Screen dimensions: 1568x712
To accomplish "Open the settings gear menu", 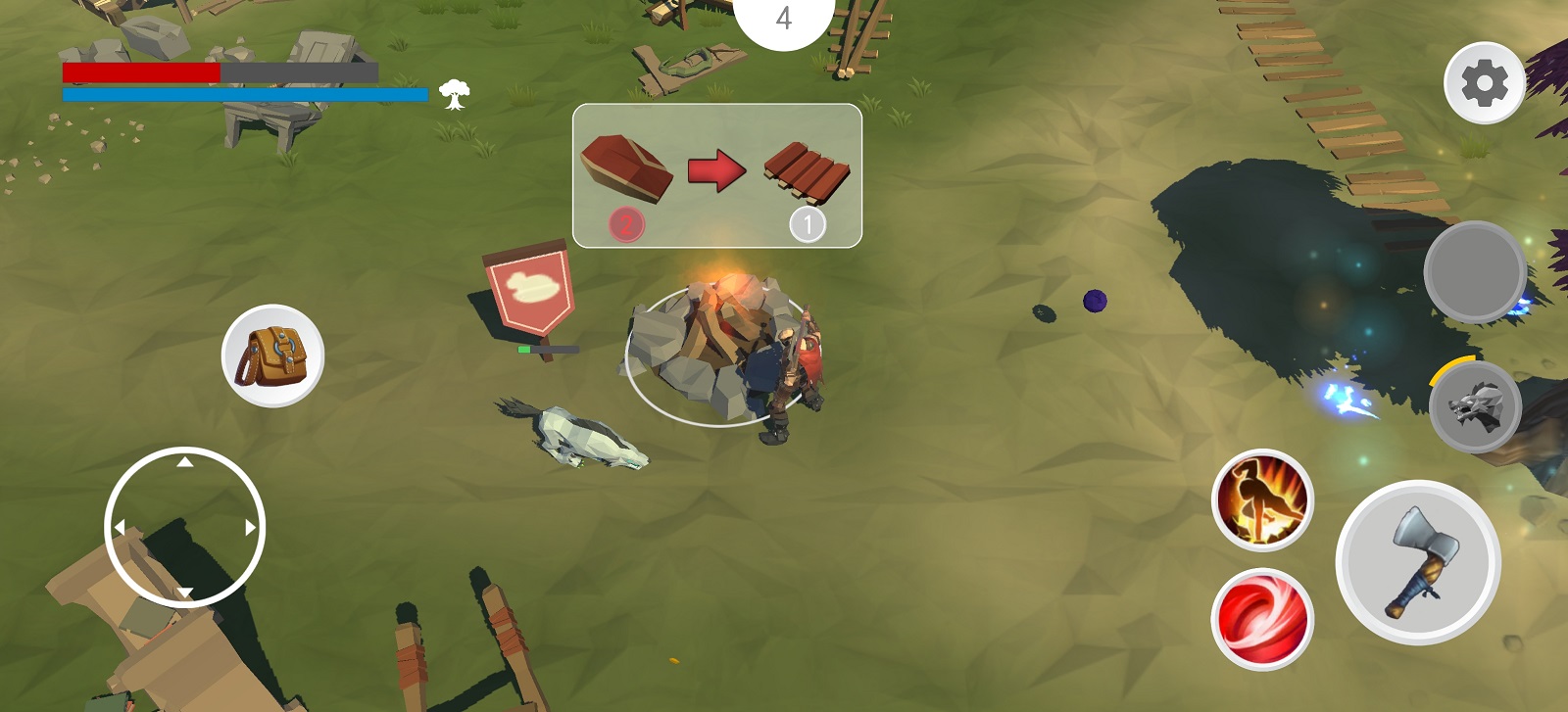I will pyautogui.click(x=1484, y=83).
